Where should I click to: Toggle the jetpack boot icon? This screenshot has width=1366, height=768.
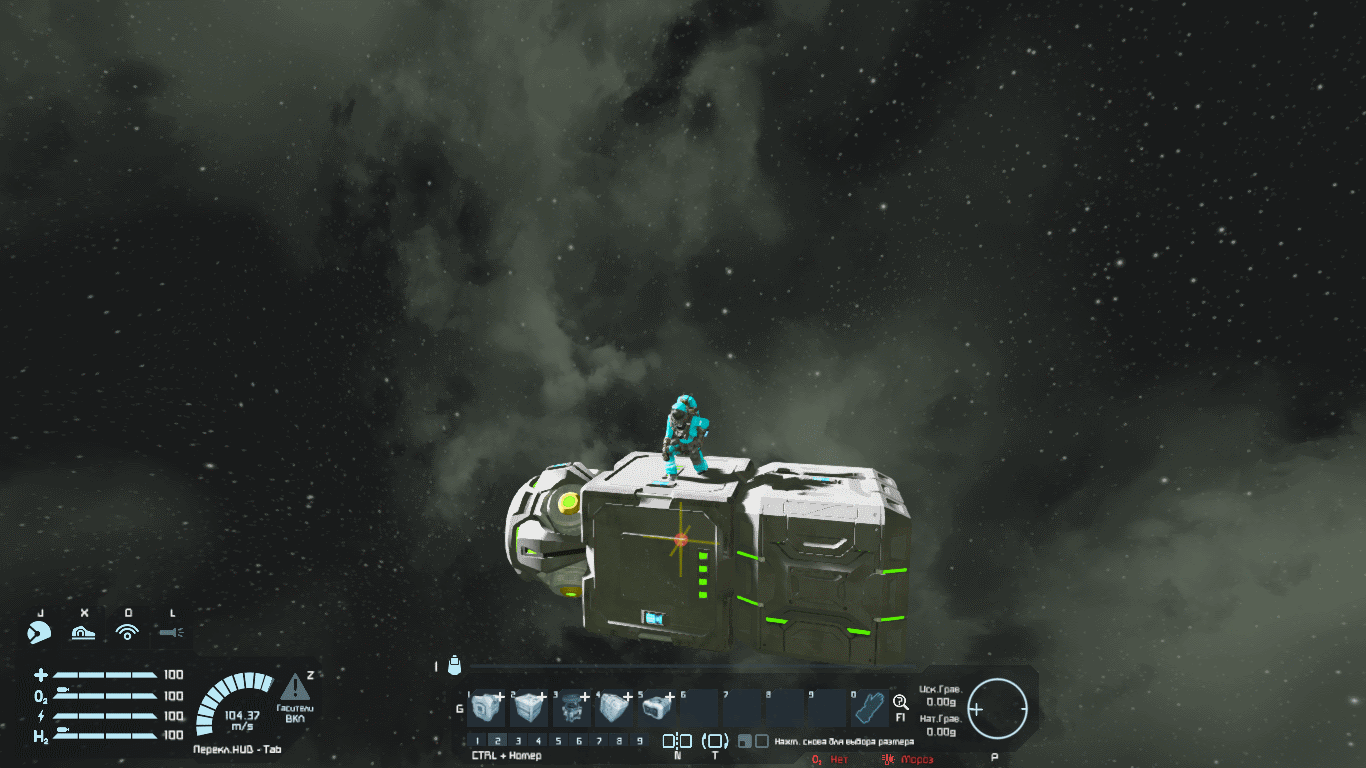tap(83, 632)
